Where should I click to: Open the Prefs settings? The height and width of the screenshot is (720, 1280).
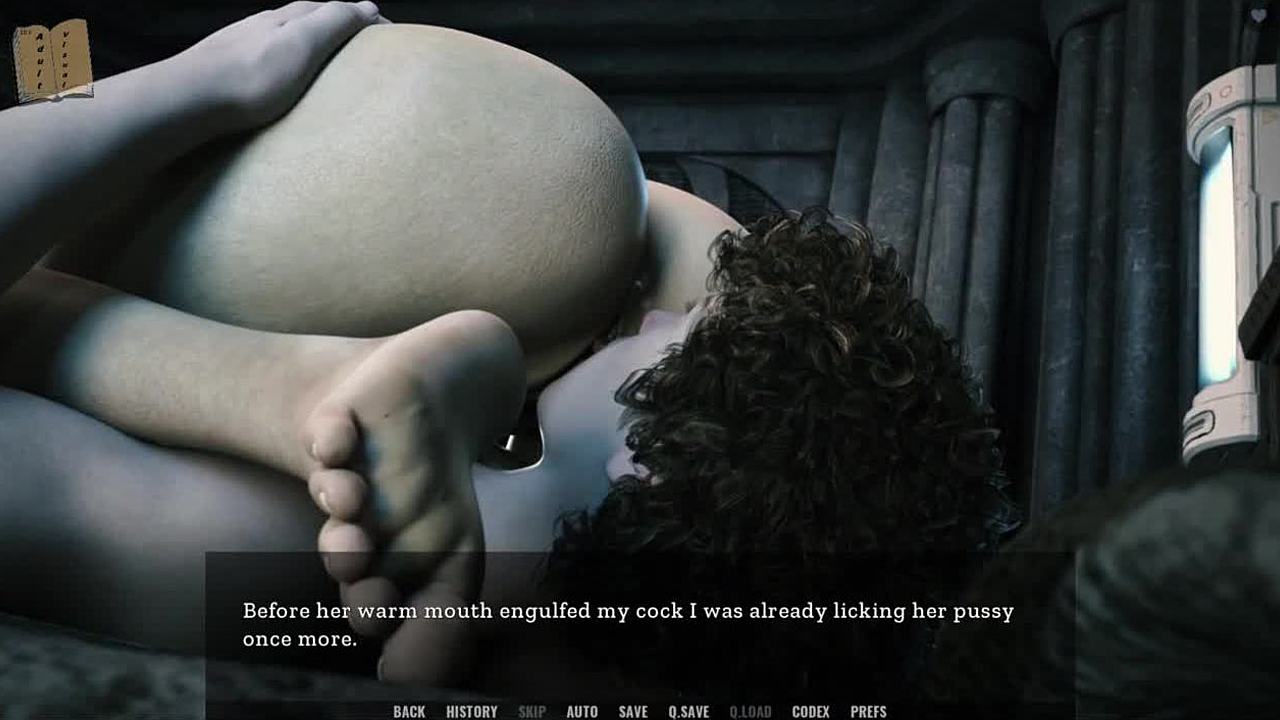pyautogui.click(x=868, y=711)
